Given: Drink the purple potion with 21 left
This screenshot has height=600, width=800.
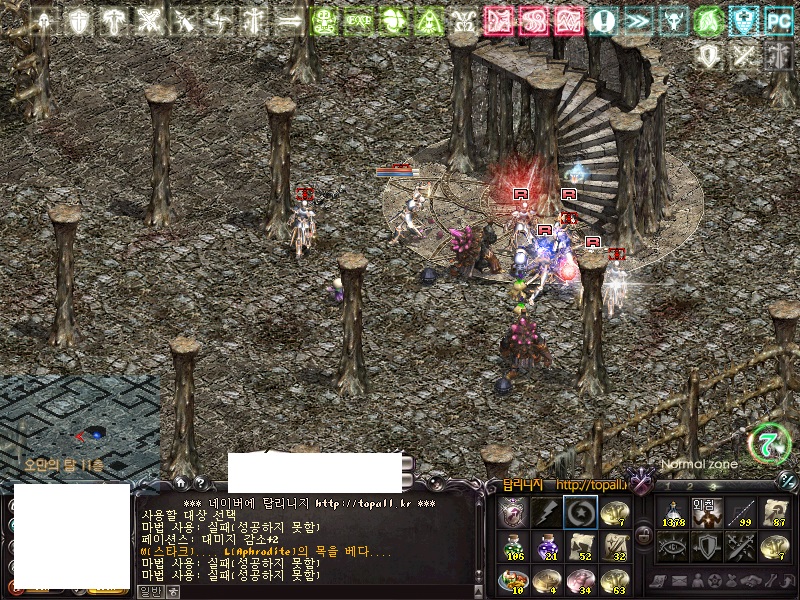Looking at the screenshot, I should click(546, 546).
